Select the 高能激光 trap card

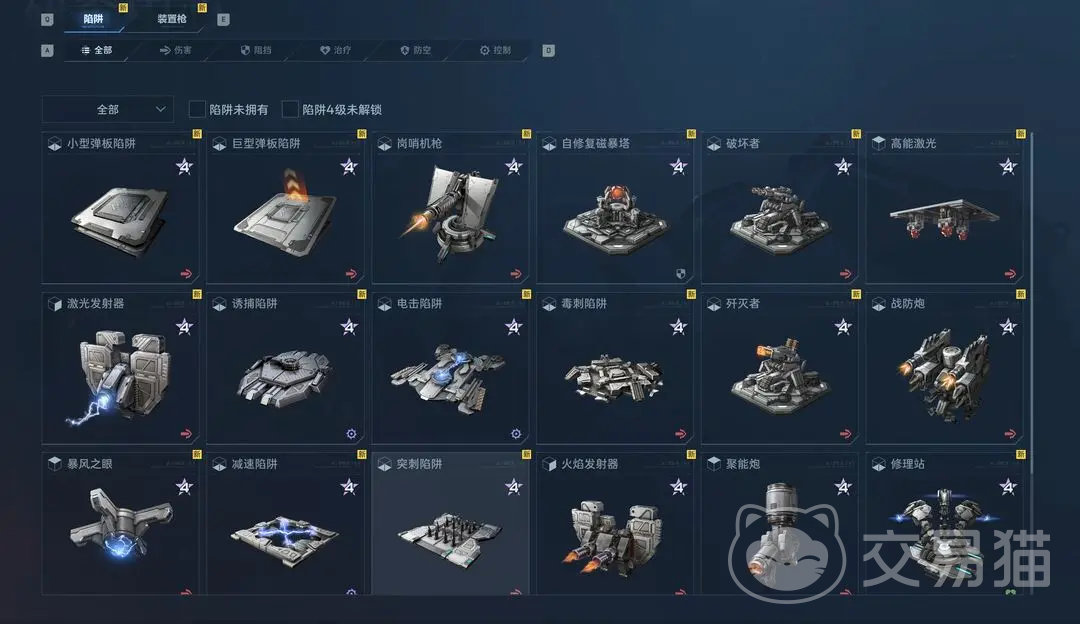tap(944, 208)
